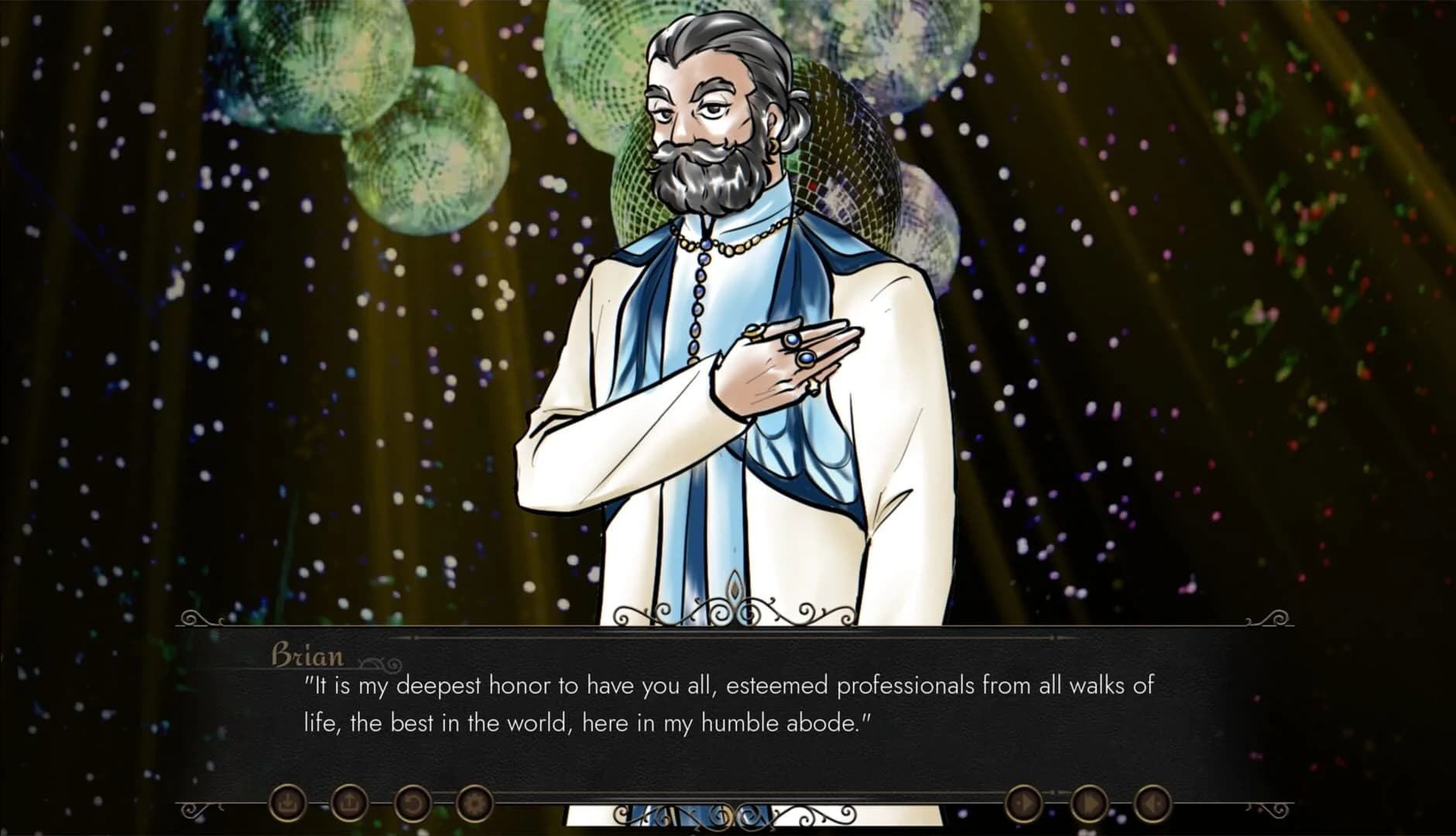Image resolution: width=1456 pixels, height=836 pixels.
Task: Click the save game icon
Action: (287, 803)
